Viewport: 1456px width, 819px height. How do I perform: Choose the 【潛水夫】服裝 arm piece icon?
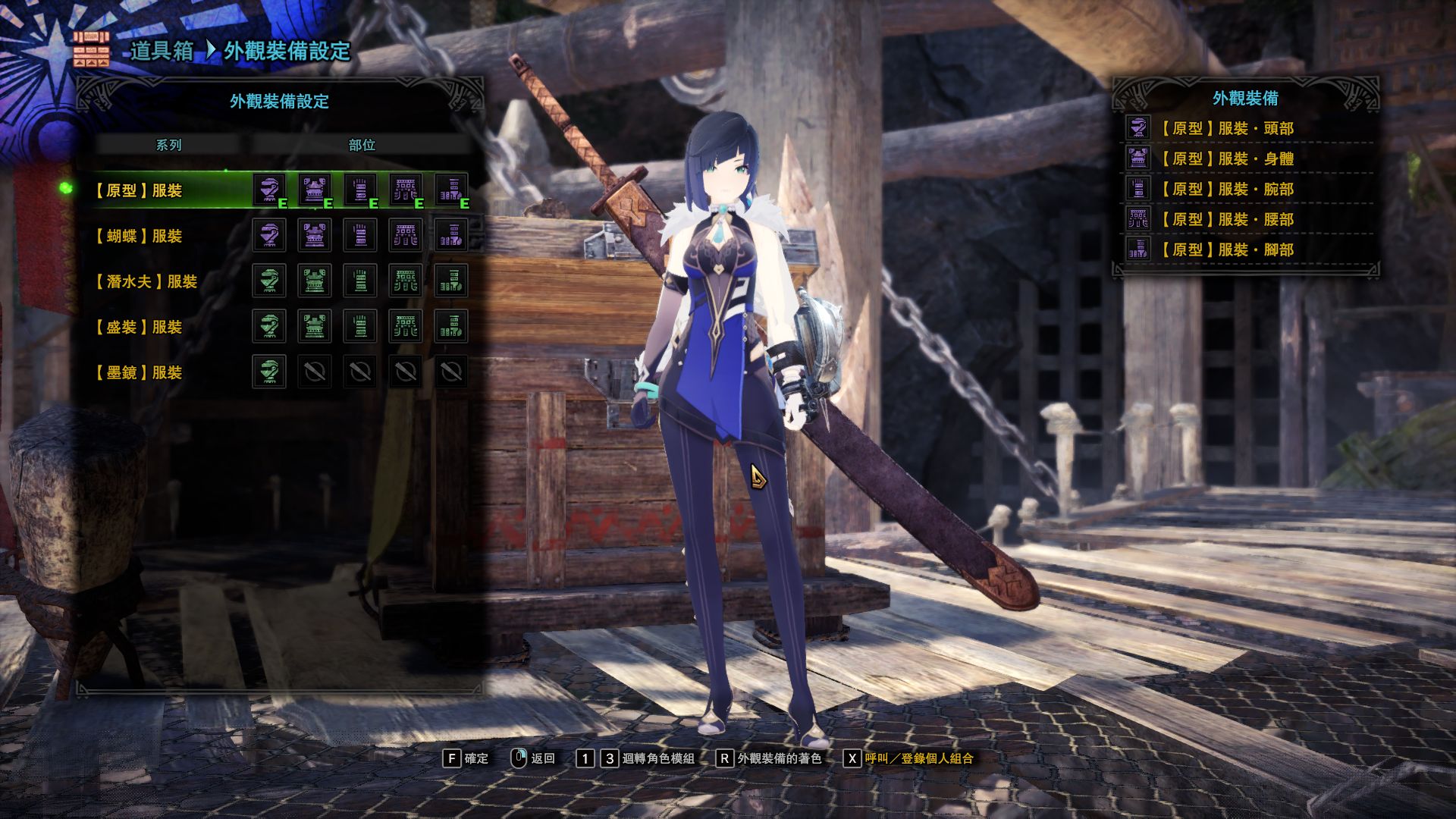[x=360, y=281]
